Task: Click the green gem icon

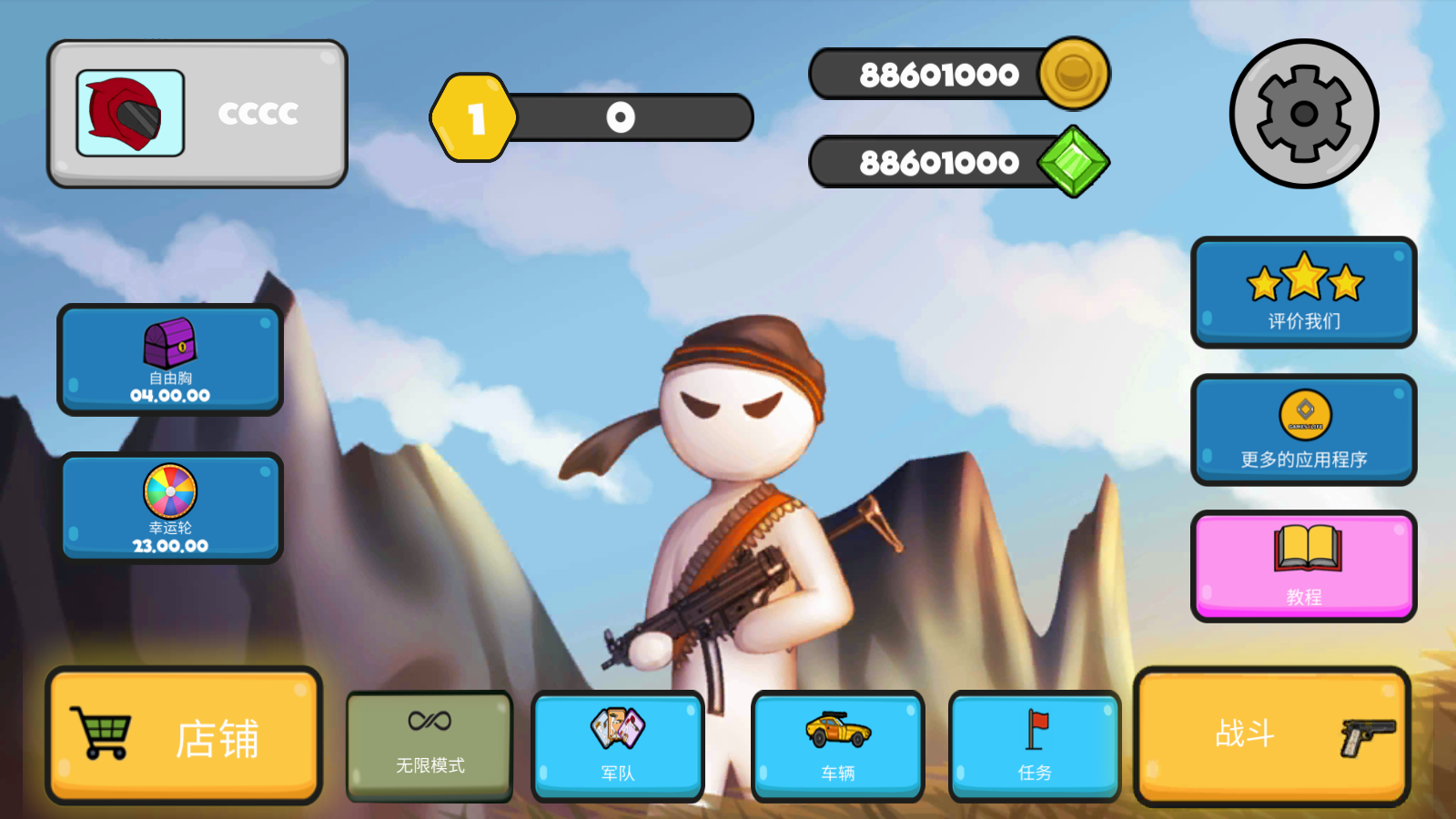Action: (1074, 162)
